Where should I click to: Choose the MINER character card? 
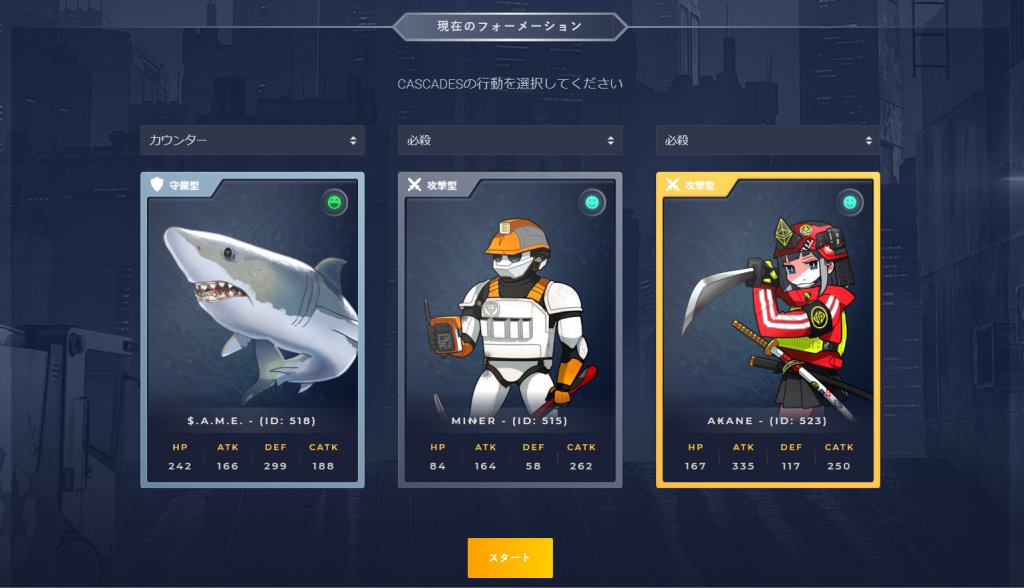tap(510, 330)
